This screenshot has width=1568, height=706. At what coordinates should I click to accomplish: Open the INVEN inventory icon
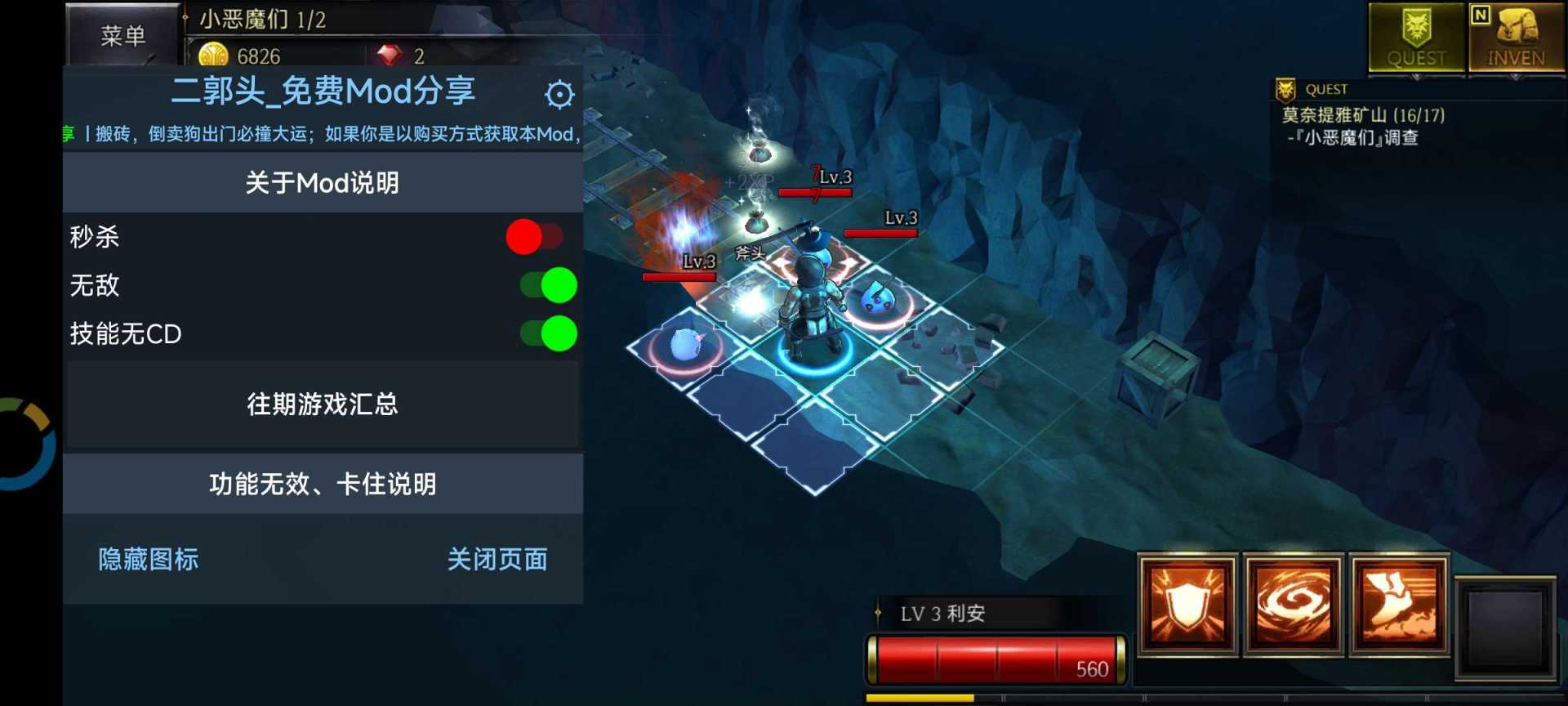1517,36
